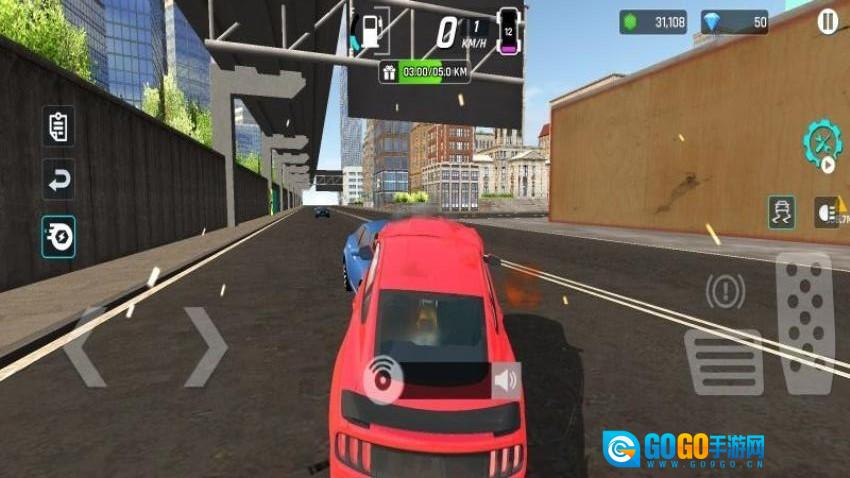Tap the return arrow button
The width and height of the screenshot is (850, 478).
click(59, 181)
